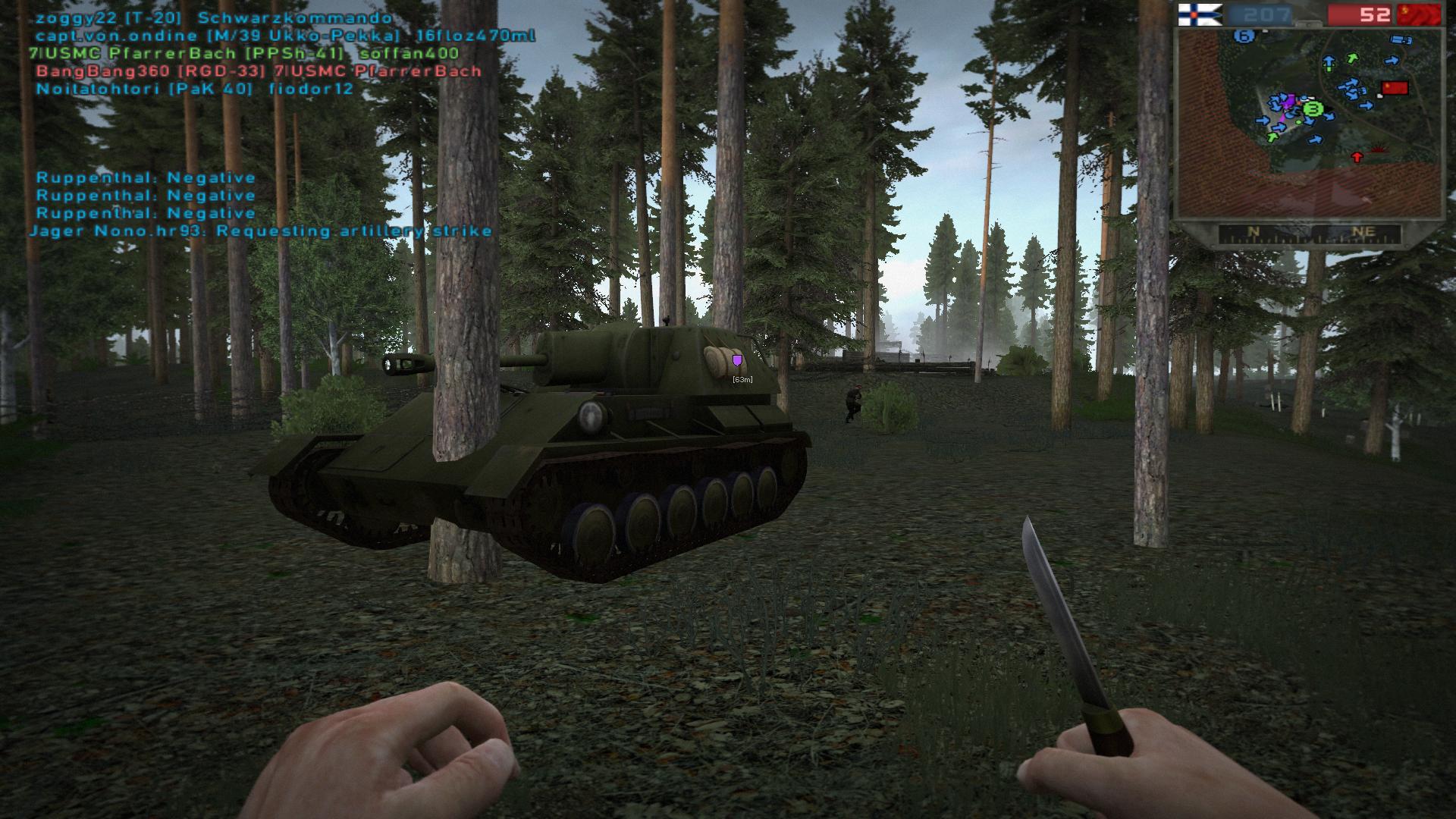Select the Soviet flag control point on minimap

tap(1395, 88)
